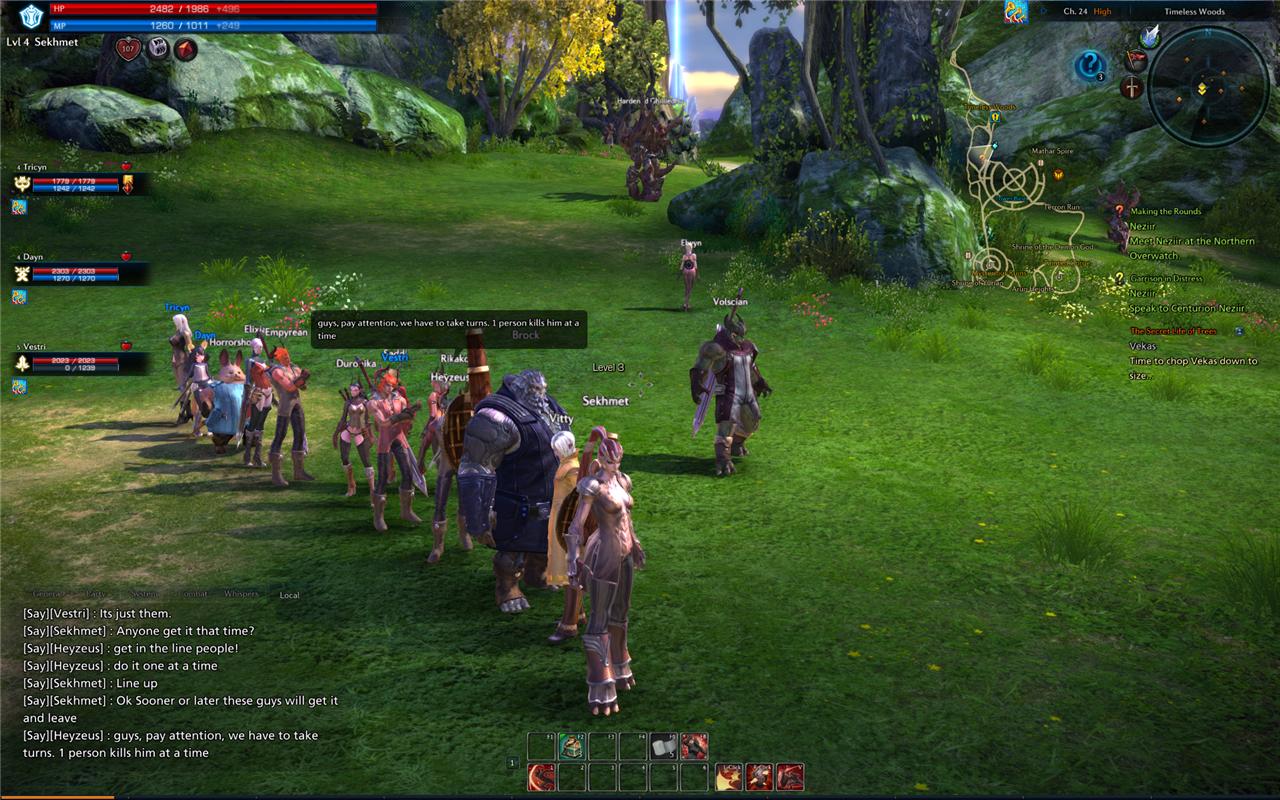Click the yellow player arrow on the minimap
1280x800 pixels.
(1203, 88)
